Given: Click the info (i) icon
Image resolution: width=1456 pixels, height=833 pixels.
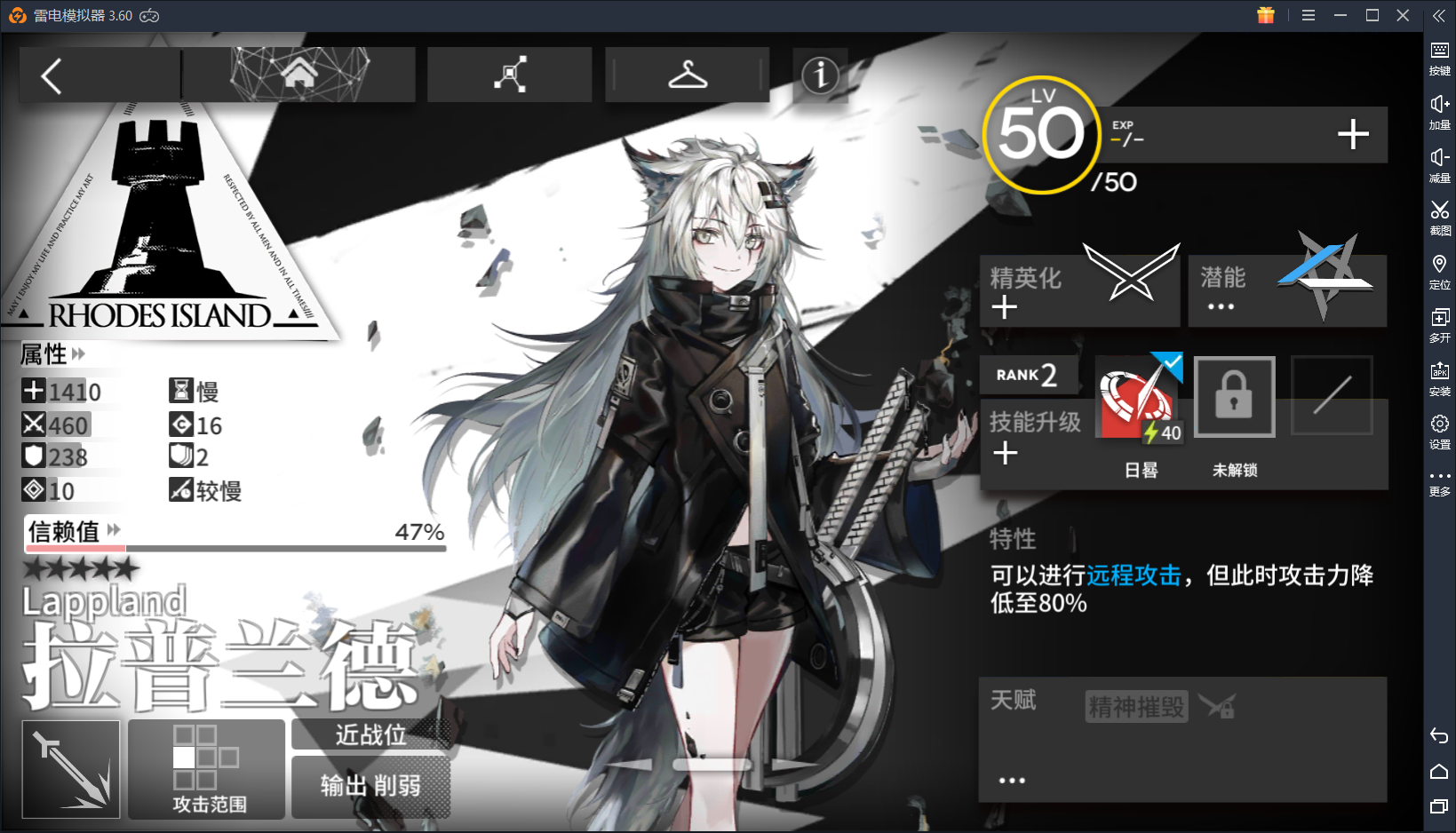Looking at the screenshot, I should [819, 76].
